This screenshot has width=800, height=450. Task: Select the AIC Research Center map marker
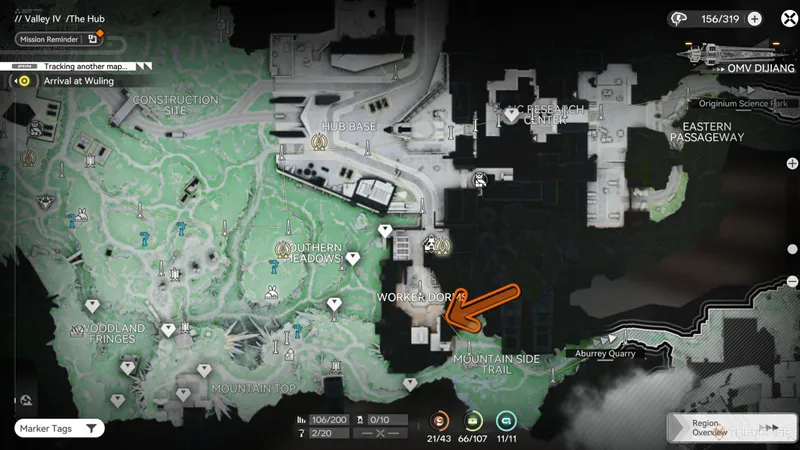click(513, 116)
